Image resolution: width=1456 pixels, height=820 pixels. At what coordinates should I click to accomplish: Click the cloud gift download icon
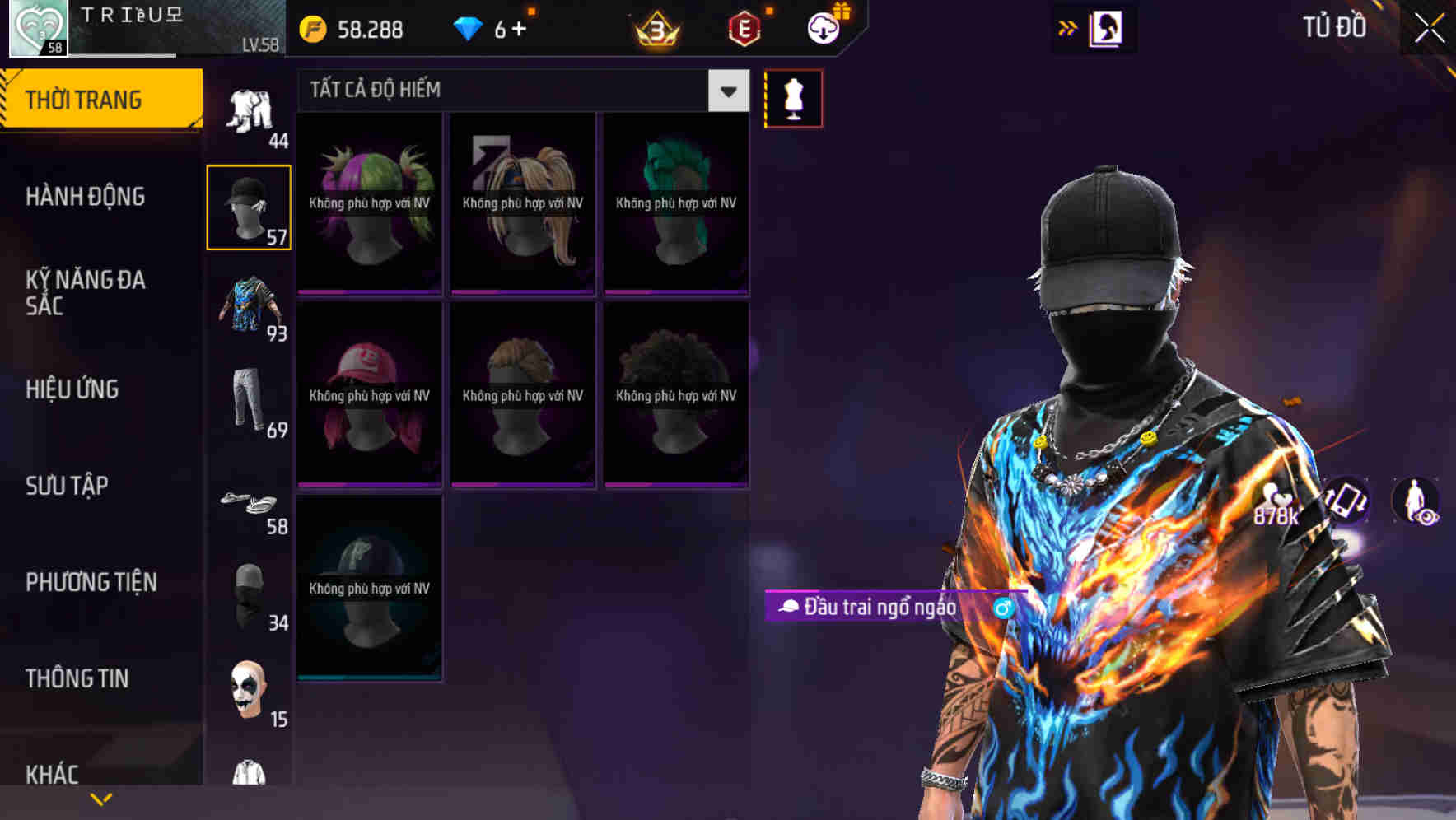[823, 27]
